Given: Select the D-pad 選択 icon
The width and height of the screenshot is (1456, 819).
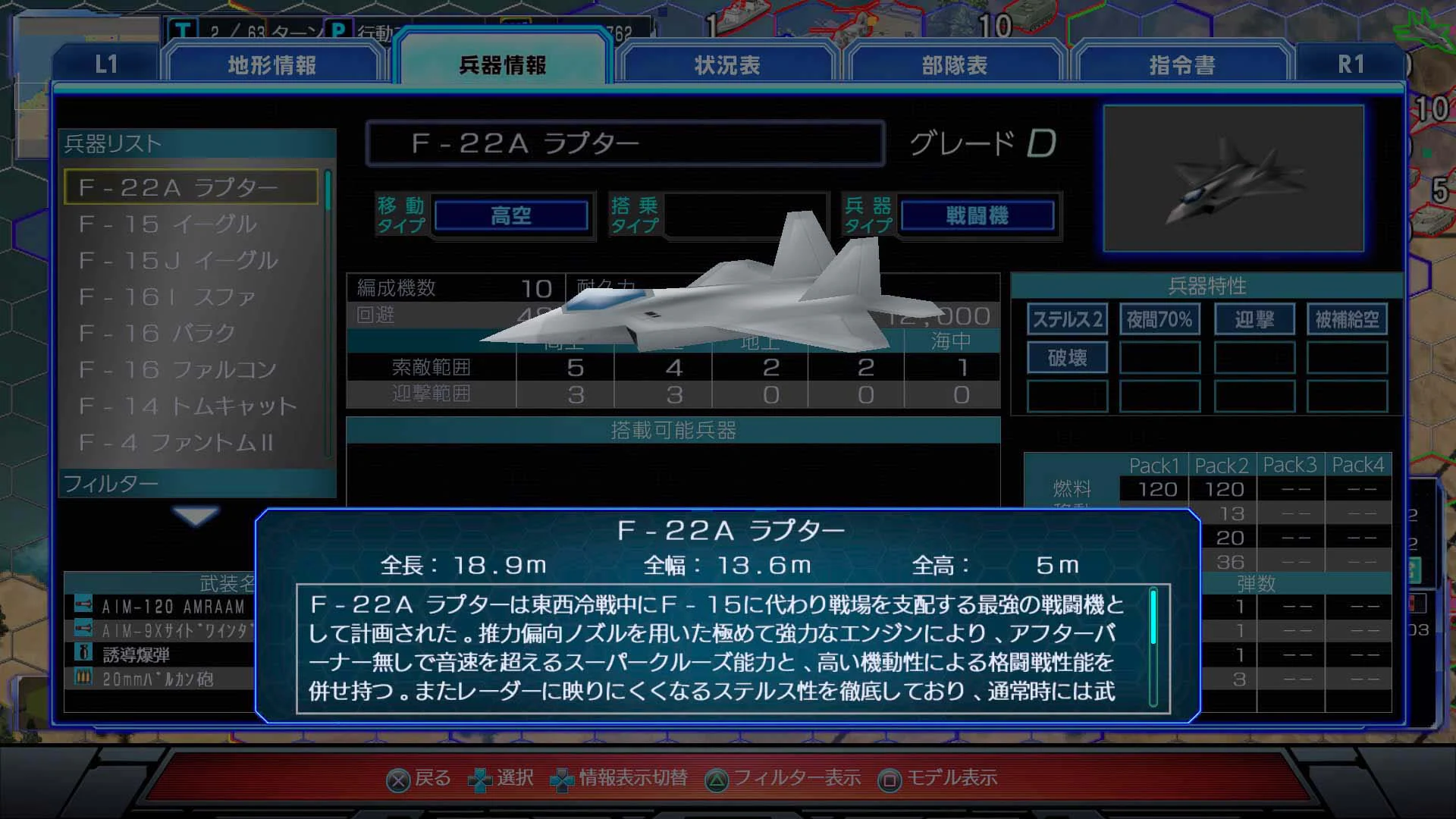Looking at the screenshot, I should pos(481,778).
